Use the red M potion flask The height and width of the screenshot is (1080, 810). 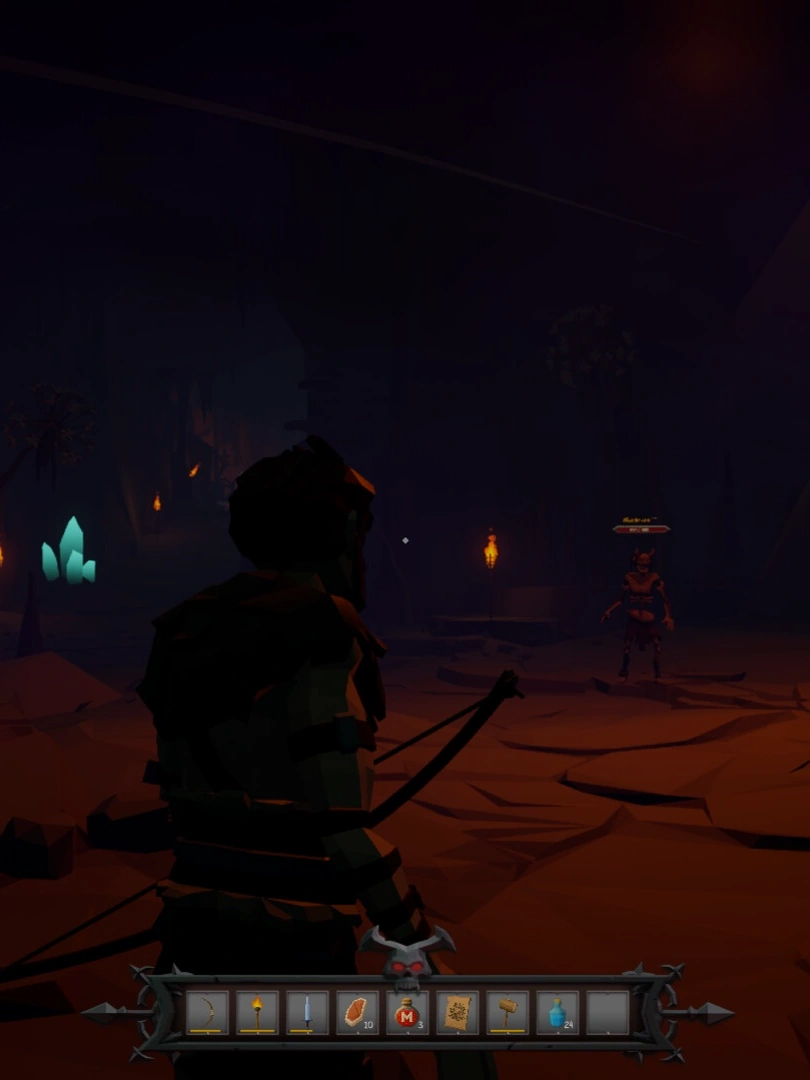click(407, 1012)
